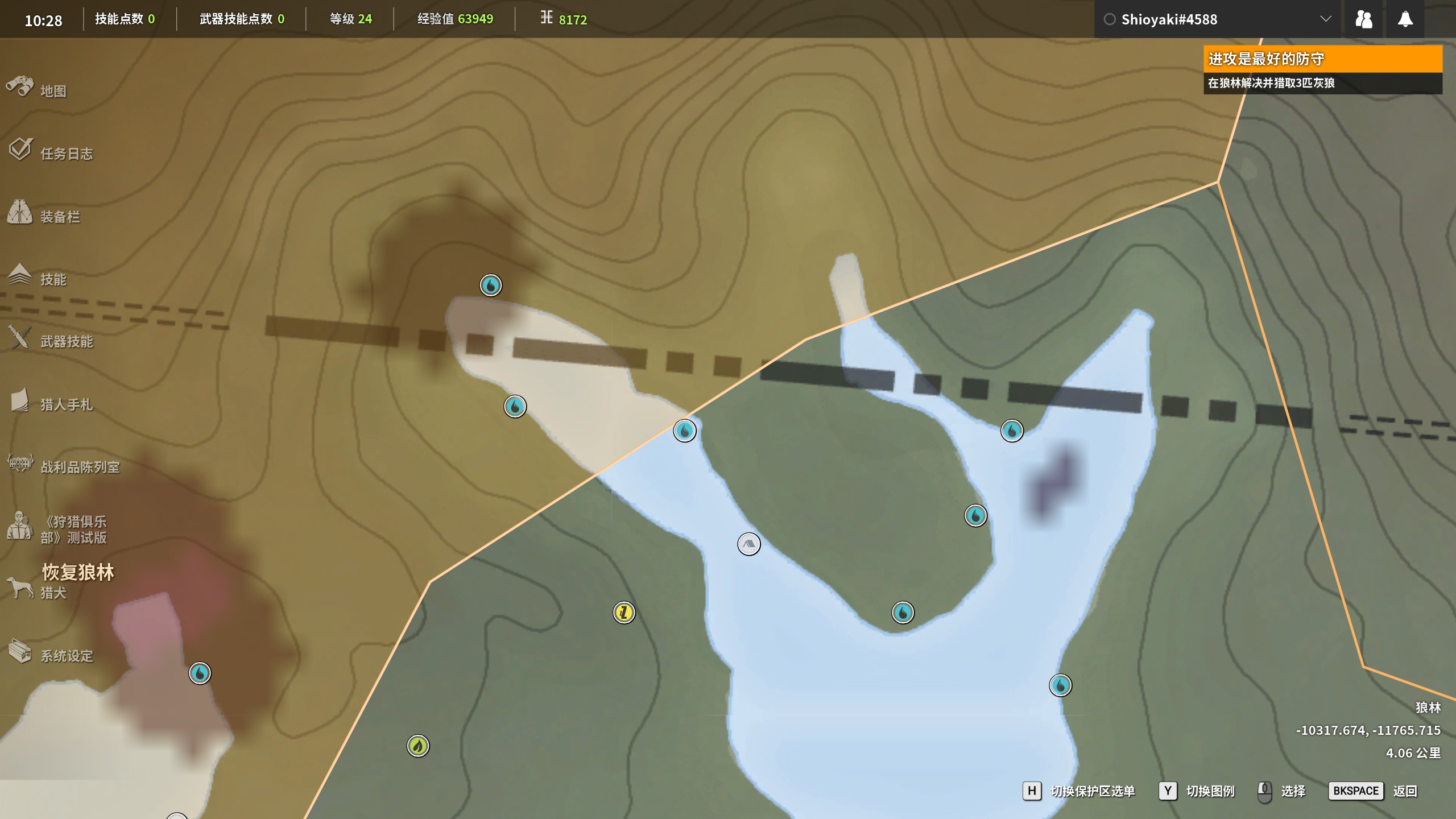Open 武器技能 weapon skills
The width and height of the screenshot is (1456, 819).
point(66,341)
